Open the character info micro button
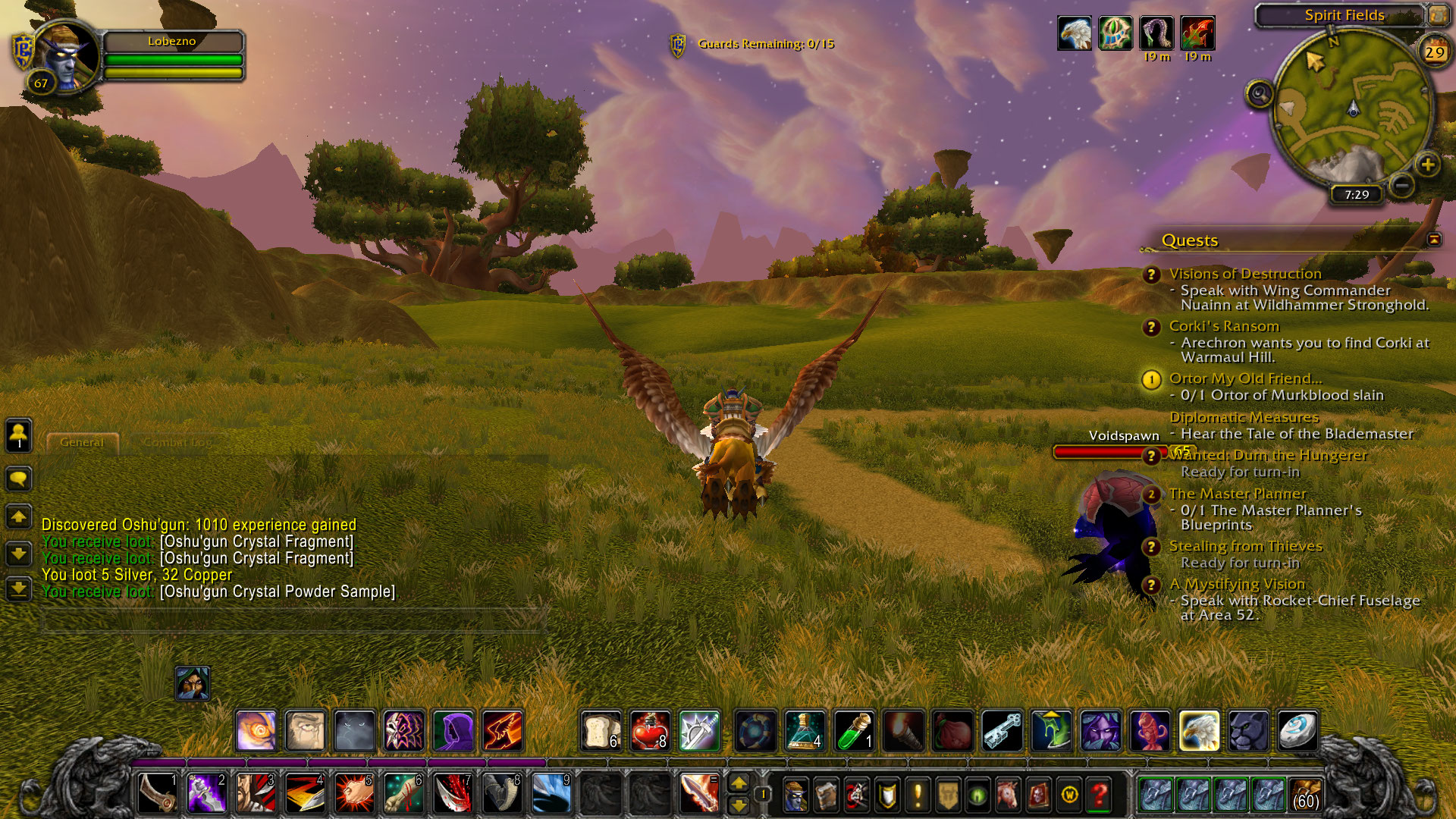Viewport: 1456px width, 819px height. [x=795, y=795]
